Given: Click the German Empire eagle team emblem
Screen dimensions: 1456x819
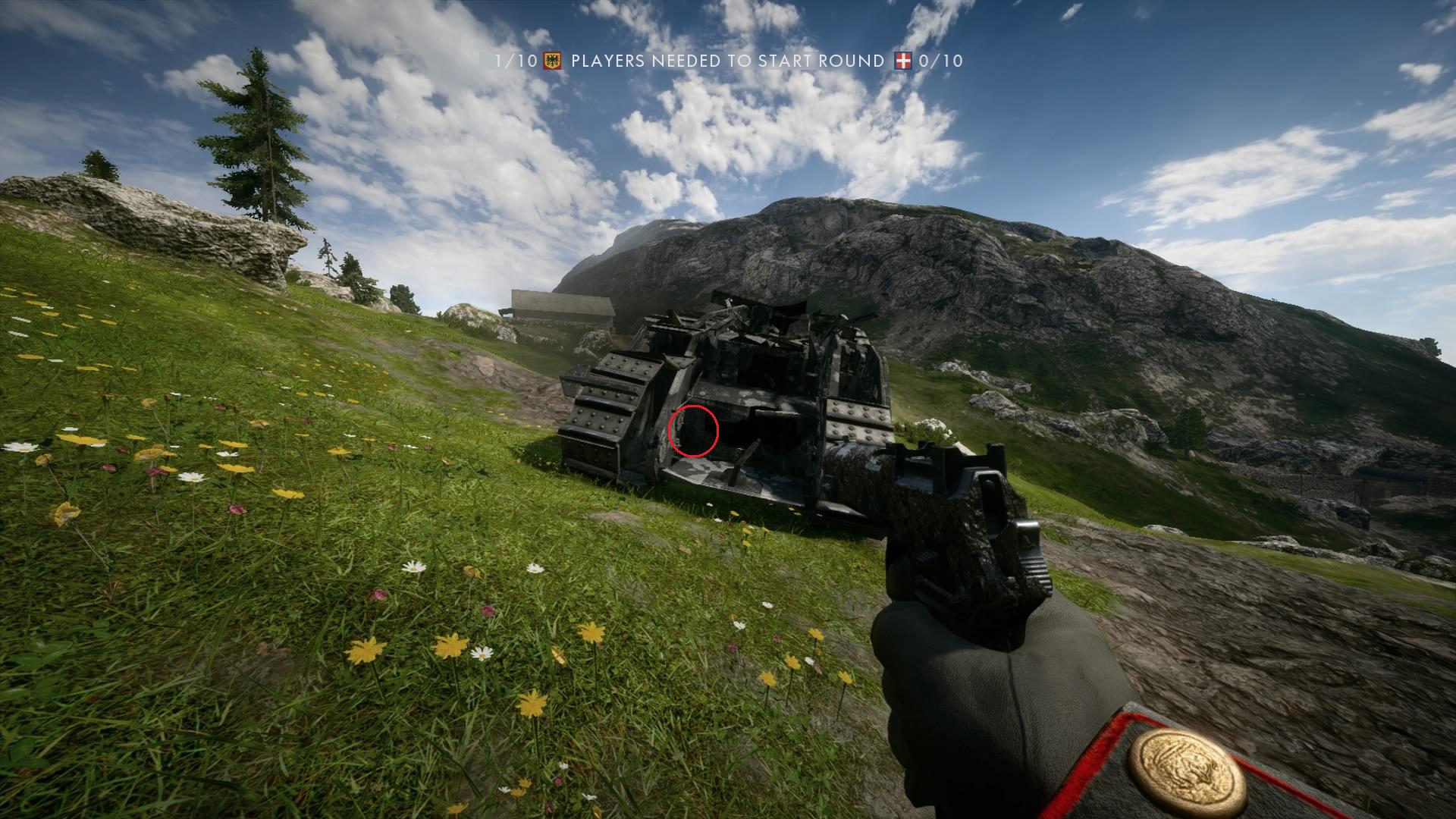Looking at the screenshot, I should coord(552,61).
